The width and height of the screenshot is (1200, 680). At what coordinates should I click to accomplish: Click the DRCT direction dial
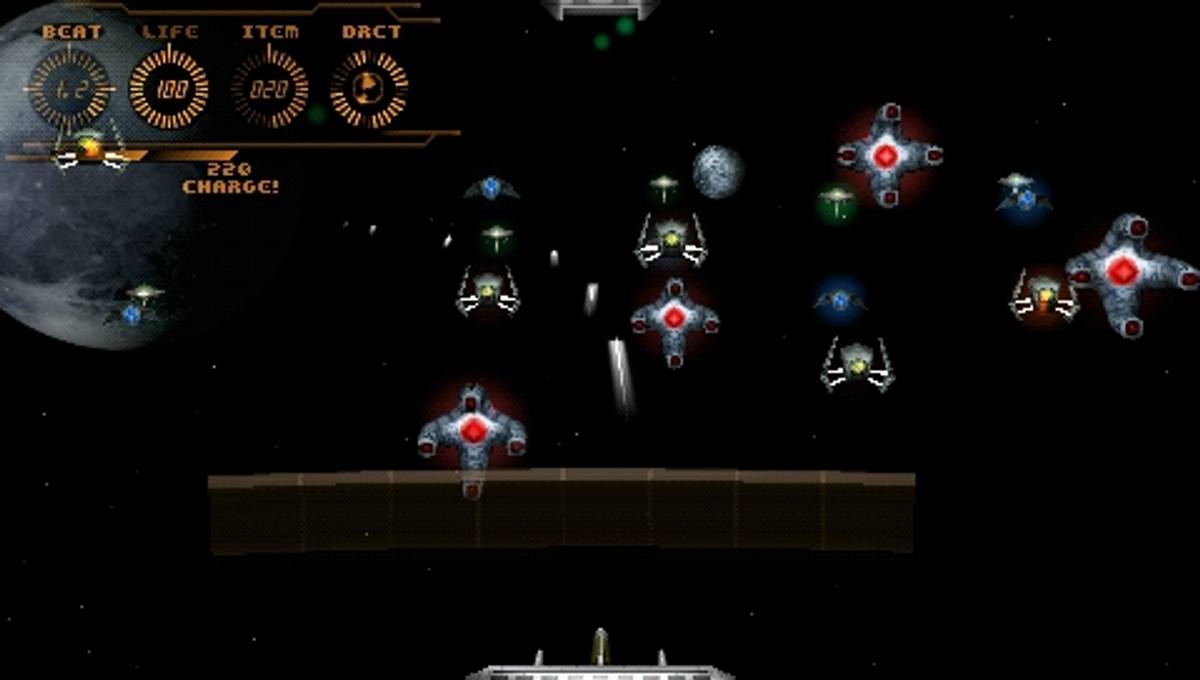tap(369, 89)
